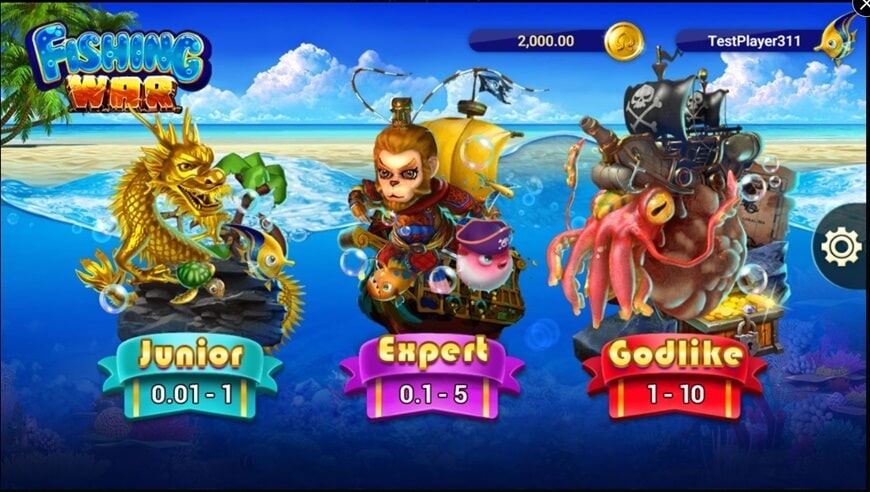Screen dimensions: 870x492
Task: Click the gold coin balance icon
Action: (624, 41)
